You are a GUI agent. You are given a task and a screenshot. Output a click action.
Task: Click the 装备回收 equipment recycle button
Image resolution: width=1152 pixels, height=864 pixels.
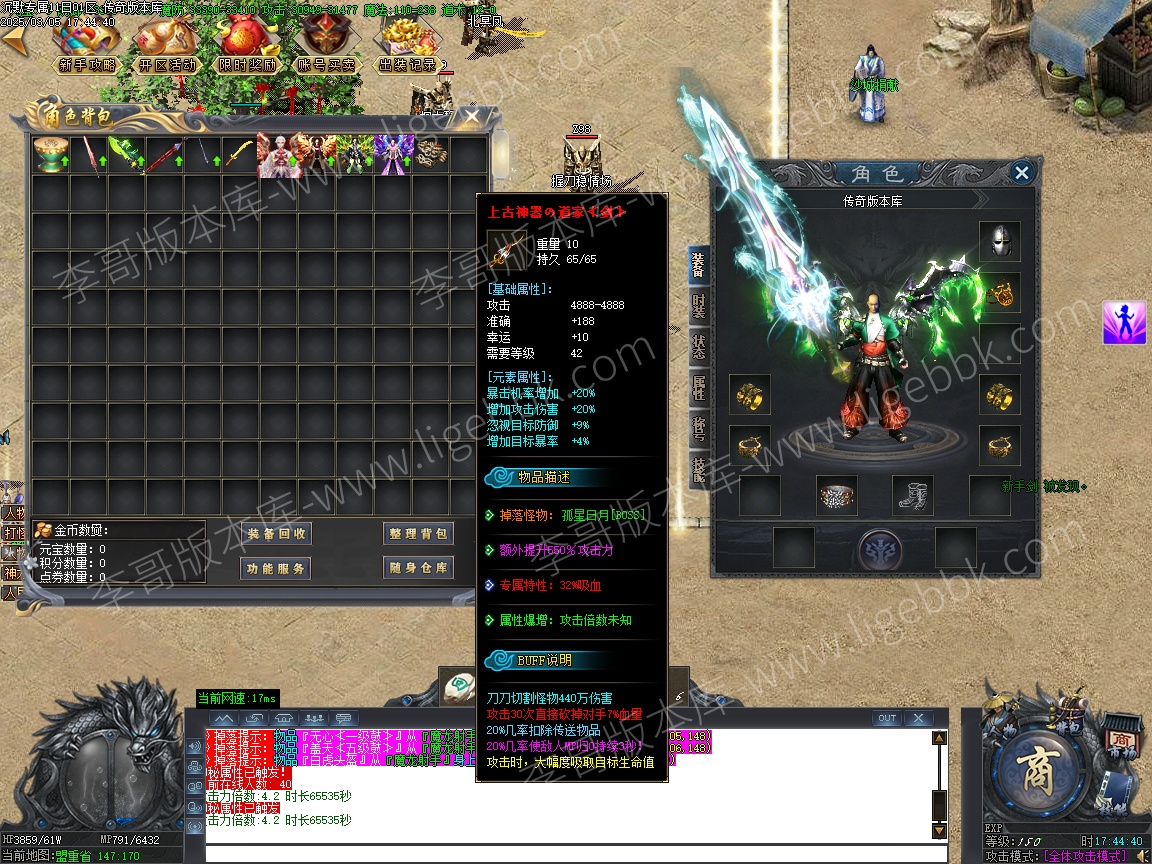click(x=277, y=534)
